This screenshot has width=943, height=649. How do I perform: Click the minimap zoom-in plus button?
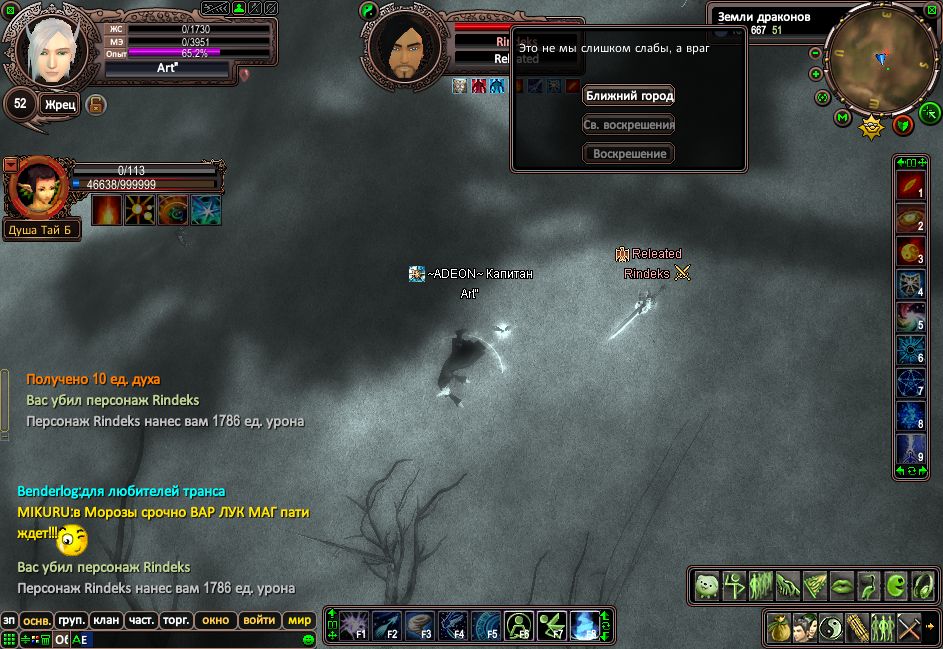pos(816,74)
